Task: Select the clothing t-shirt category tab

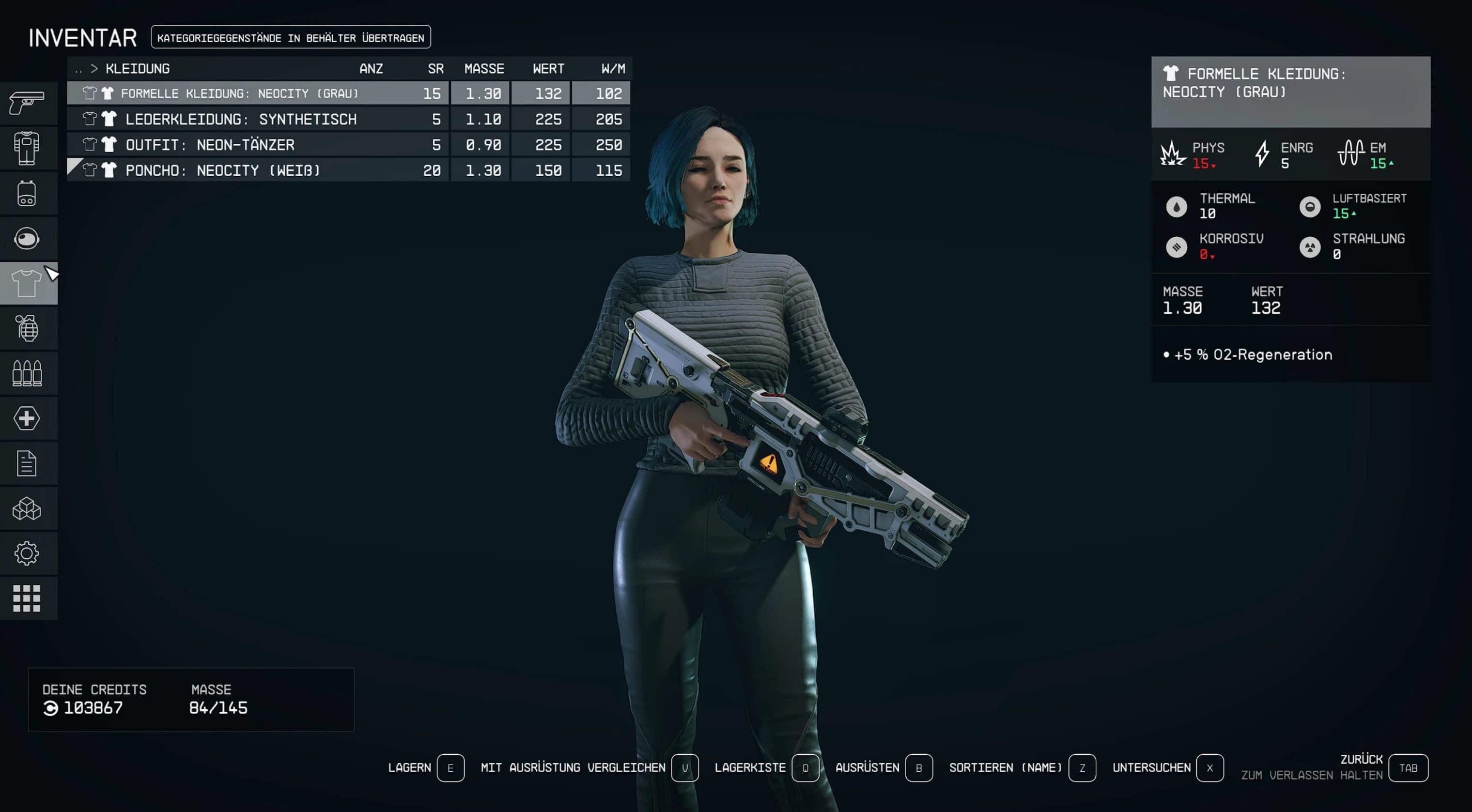Action: (x=27, y=283)
